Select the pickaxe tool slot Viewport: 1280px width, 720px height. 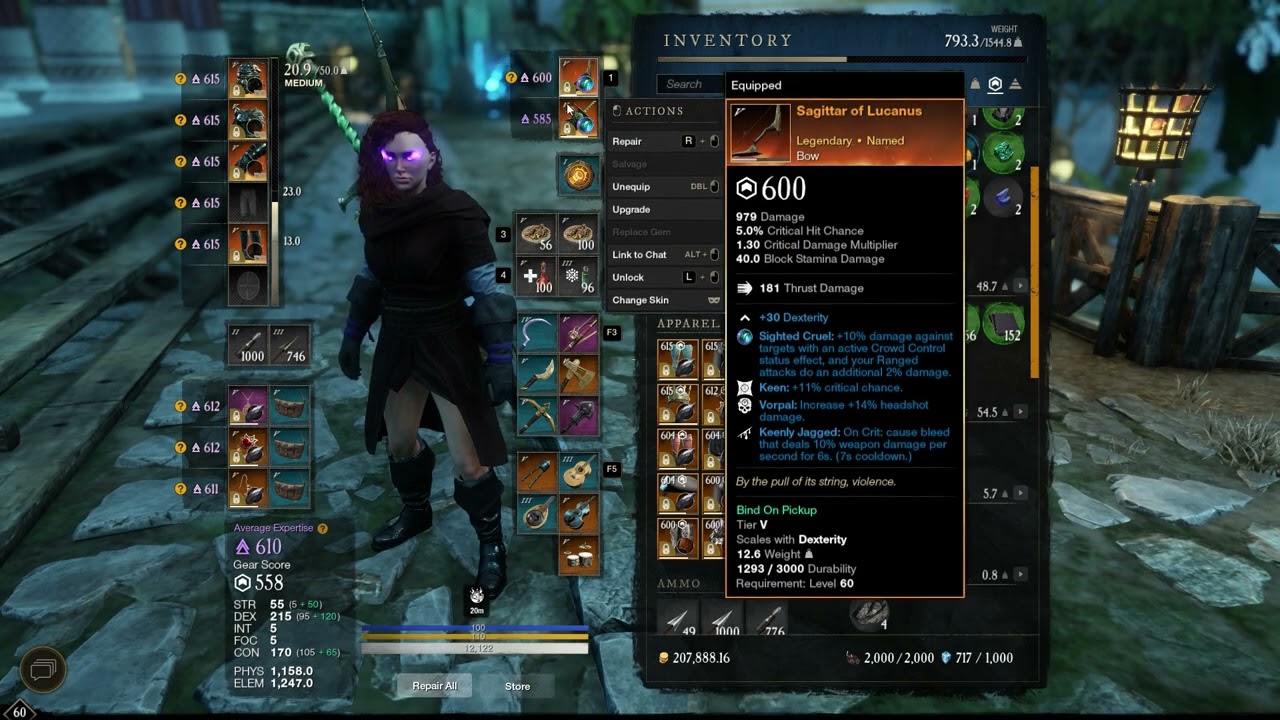538,414
